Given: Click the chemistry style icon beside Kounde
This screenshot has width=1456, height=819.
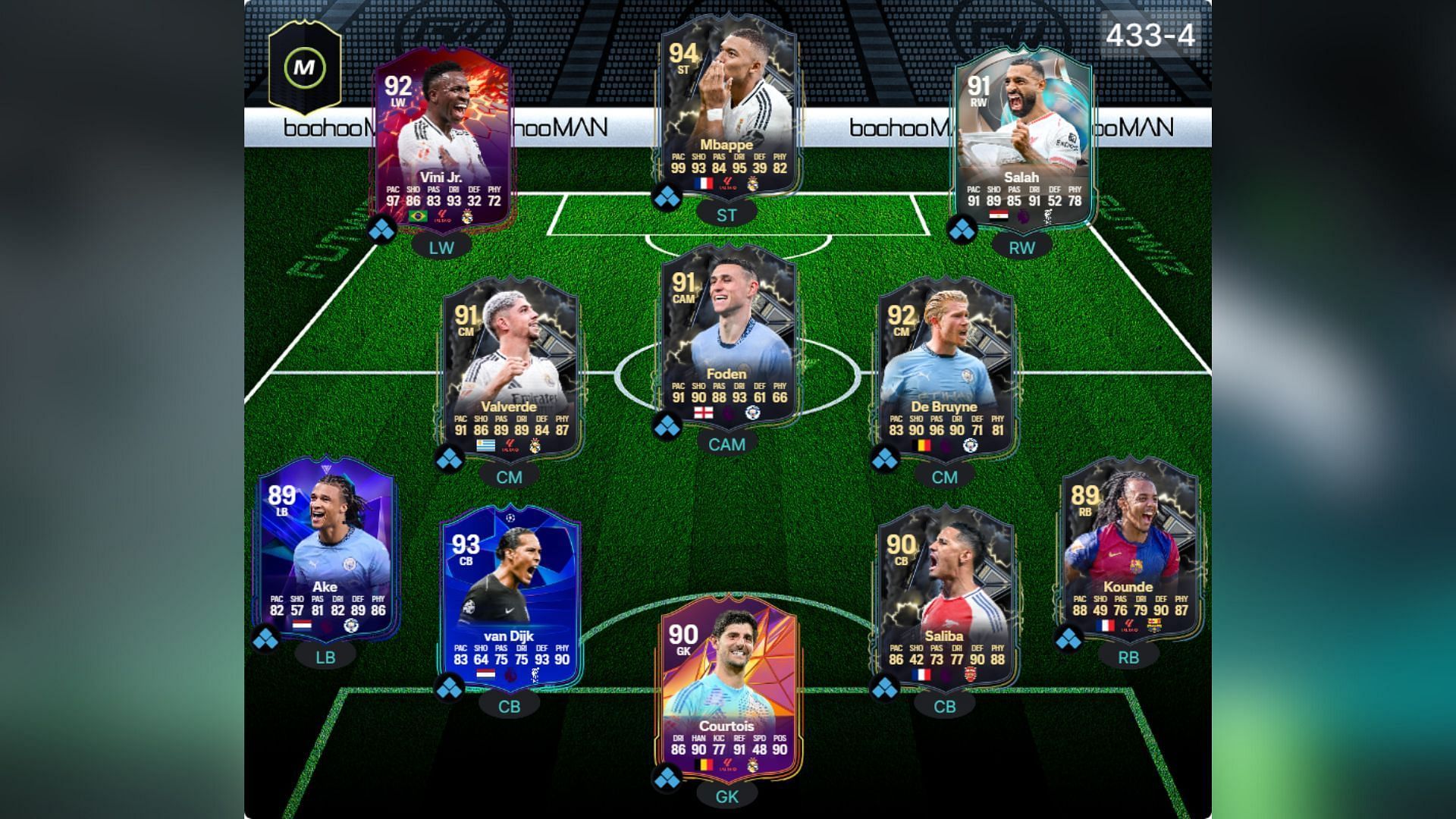Looking at the screenshot, I should tap(1069, 639).
